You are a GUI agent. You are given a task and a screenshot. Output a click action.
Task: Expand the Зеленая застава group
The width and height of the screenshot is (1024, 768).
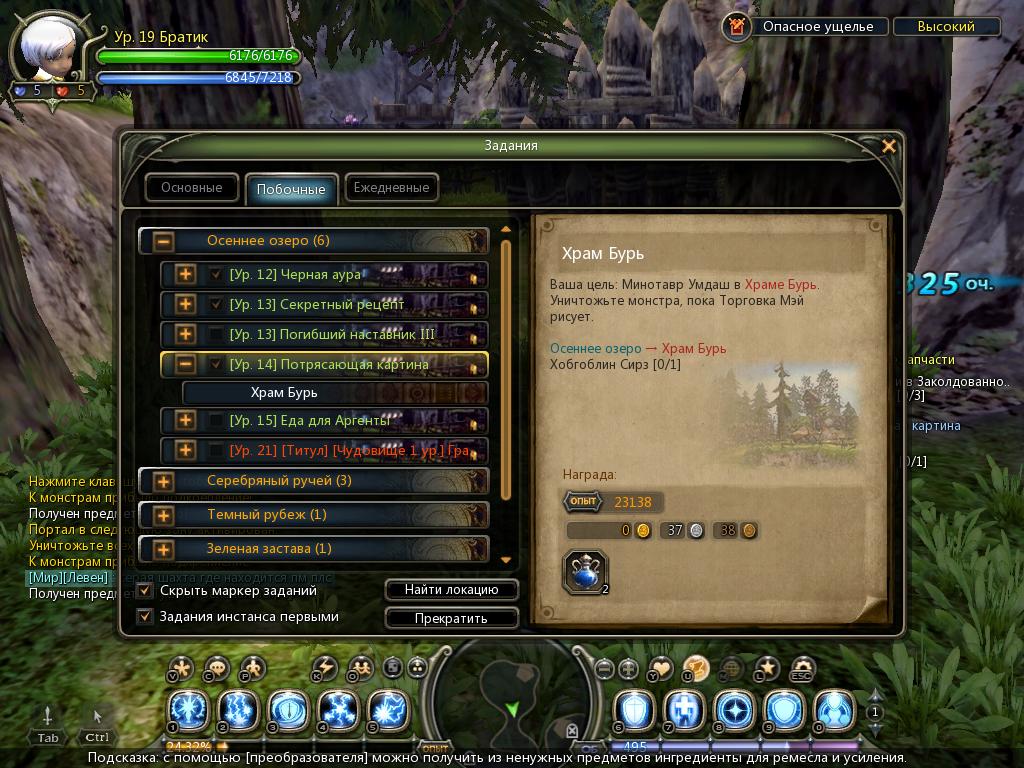(164, 549)
